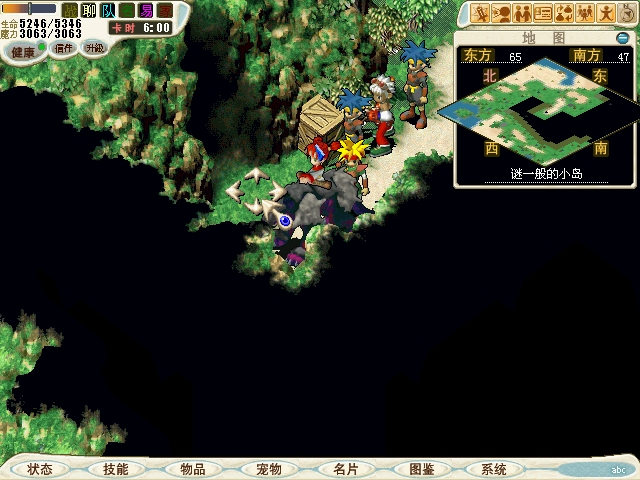Open the 图鉴 encyclopedia menu

pos(421,469)
